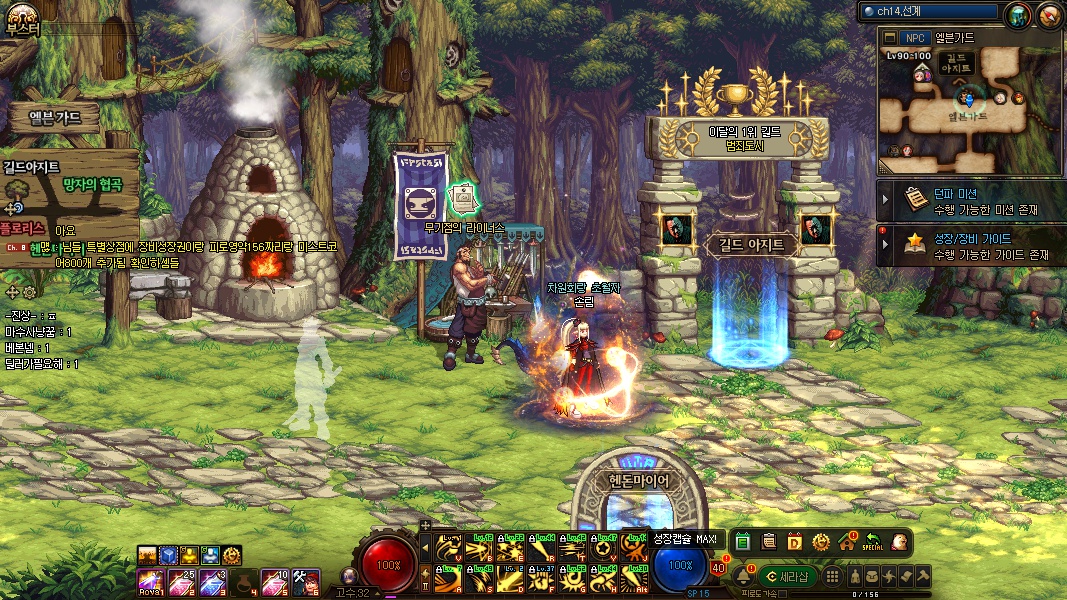Viewport: 1067px width, 600px height.
Task: Open the grid menu button beside 세라샵
Action: (831, 576)
